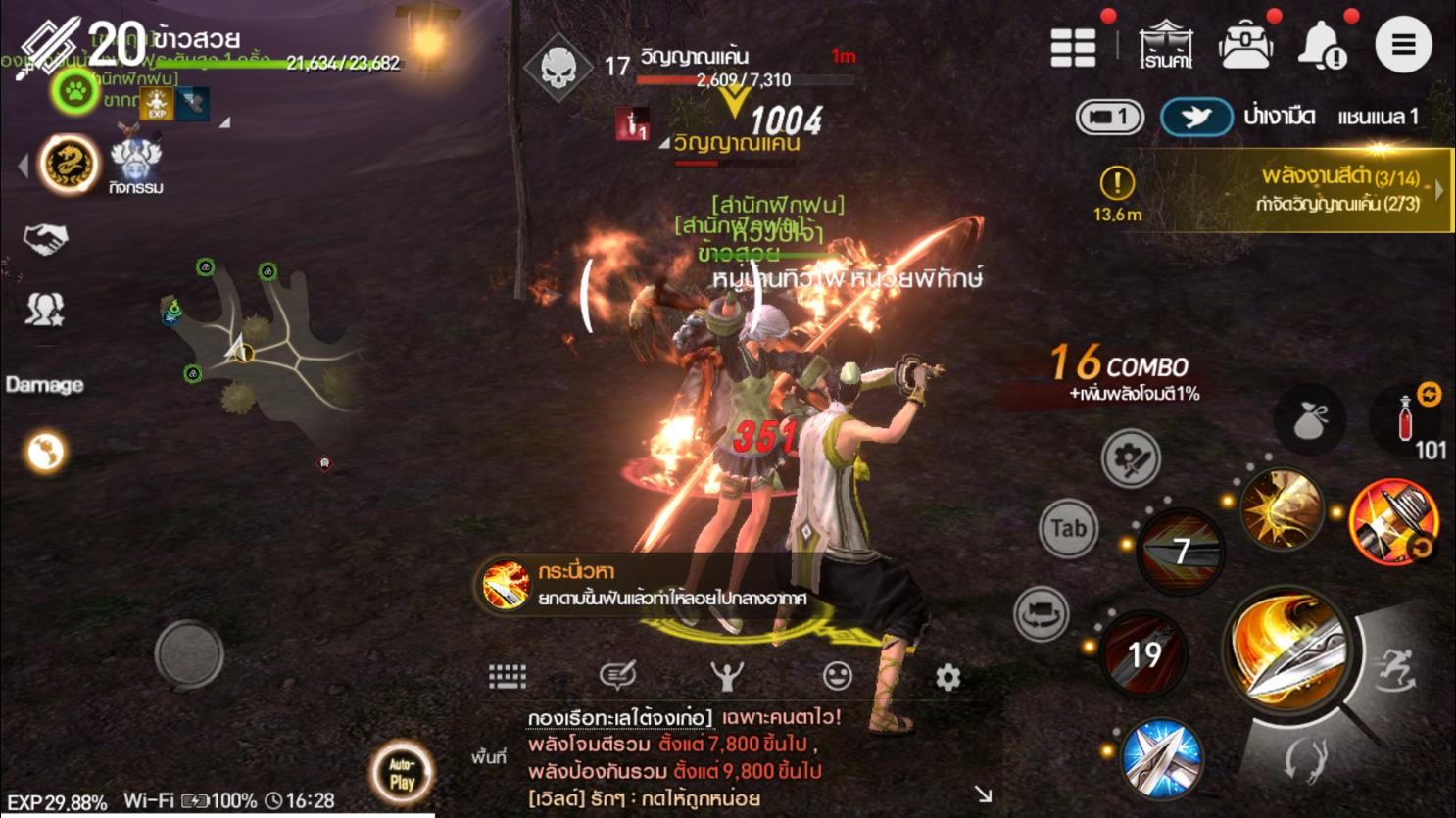The height and width of the screenshot is (818, 1456).
Task: Open the globe world map icon
Action: [x=45, y=452]
